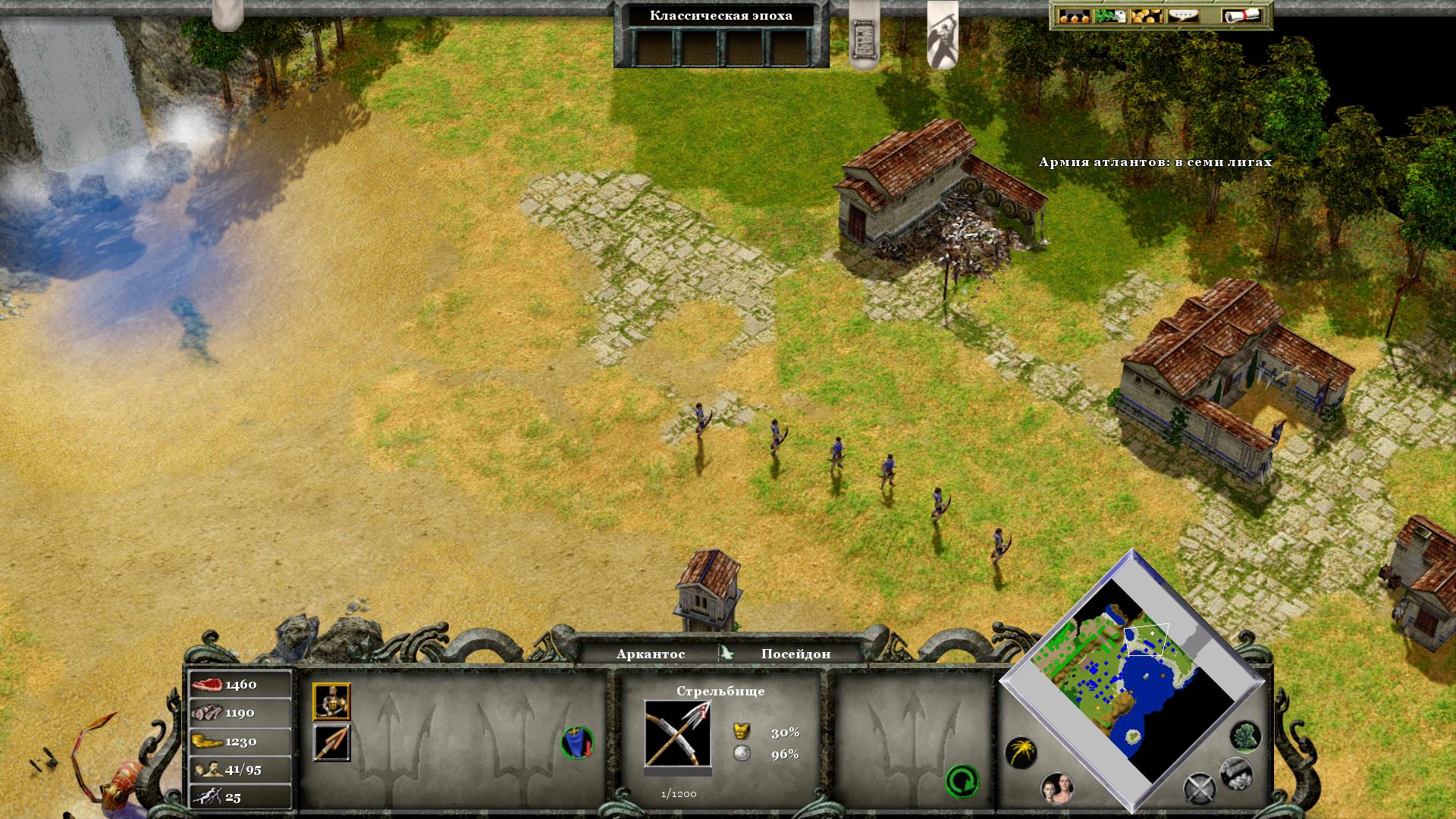Open the tech tree menu icon
Image resolution: width=1456 pixels, height=819 pixels.
click(x=1074, y=16)
